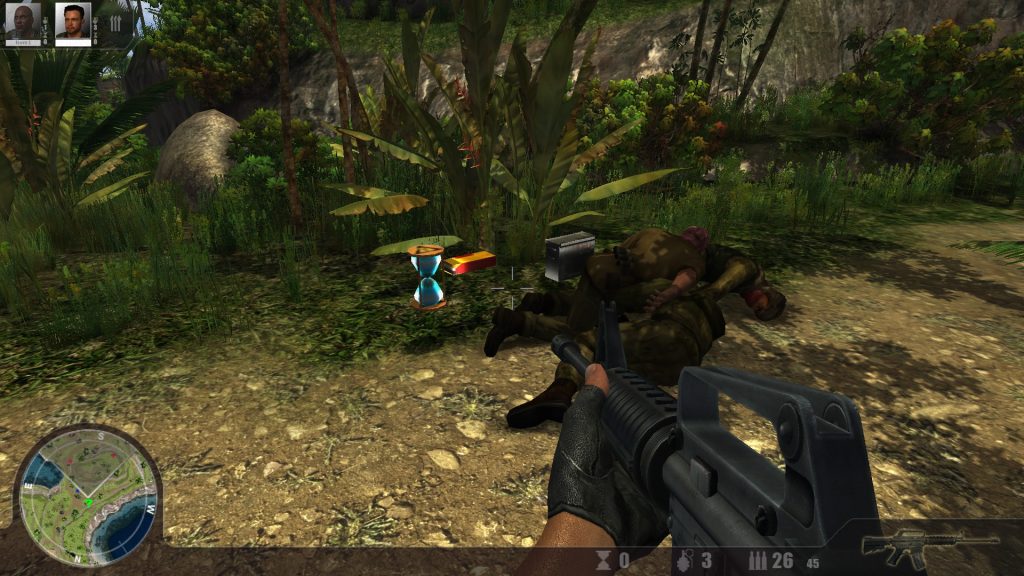Select the bald squad member portrait

tap(23, 21)
